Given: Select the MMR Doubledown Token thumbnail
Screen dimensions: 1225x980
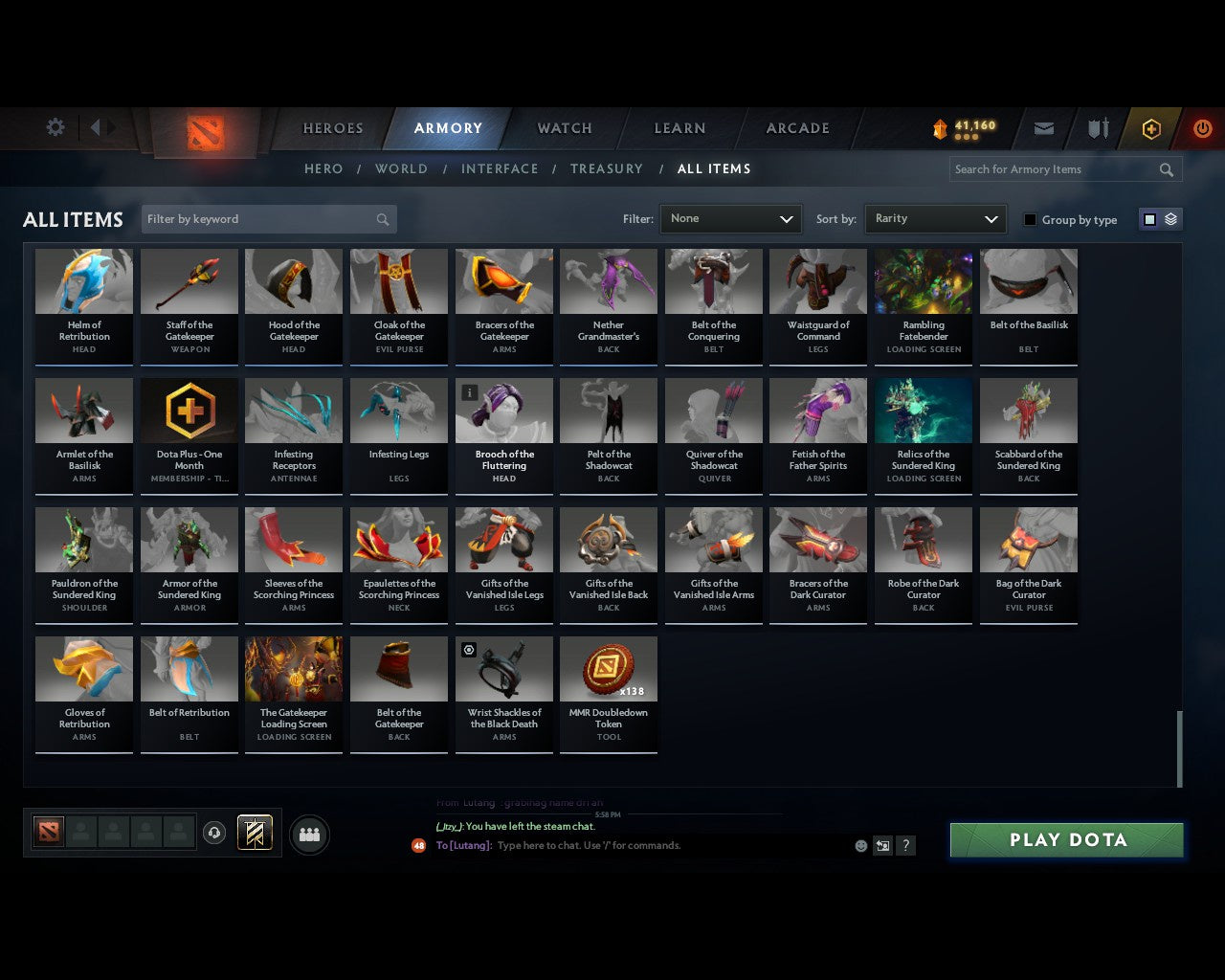Looking at the screenshot, I should (609, 668).
